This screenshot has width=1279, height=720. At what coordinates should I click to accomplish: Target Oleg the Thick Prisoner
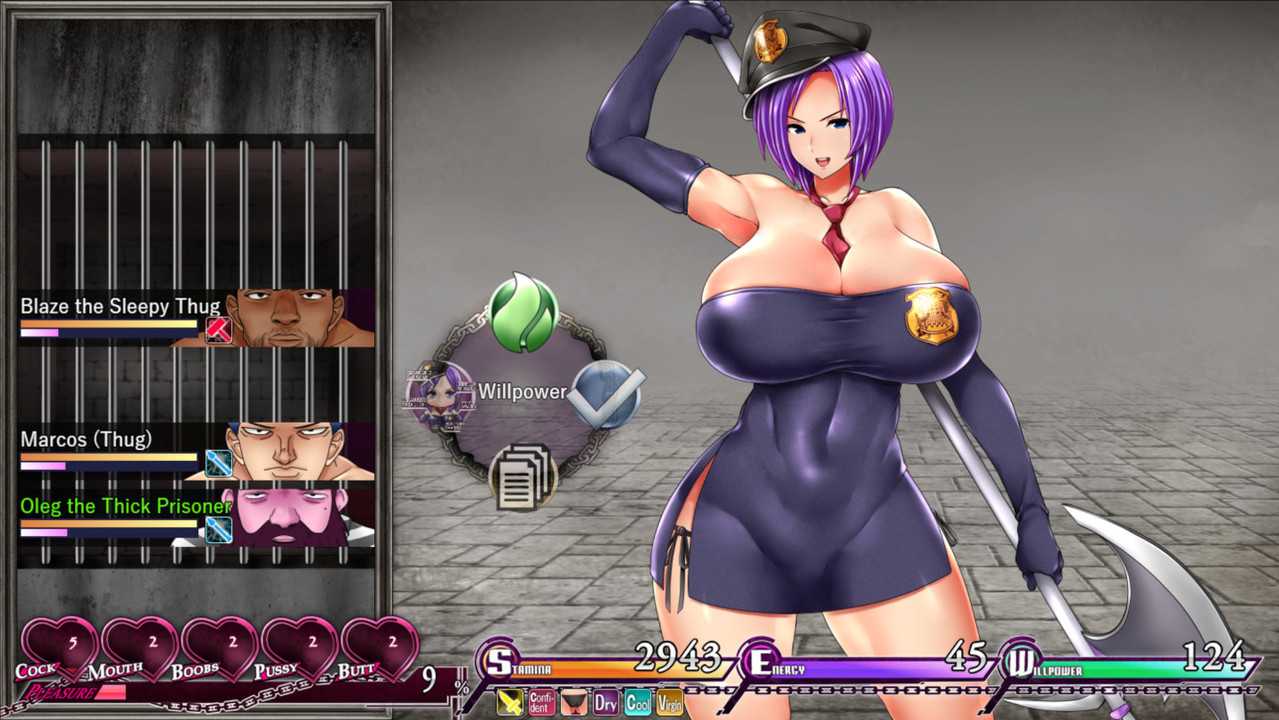(x=196, y=517)
